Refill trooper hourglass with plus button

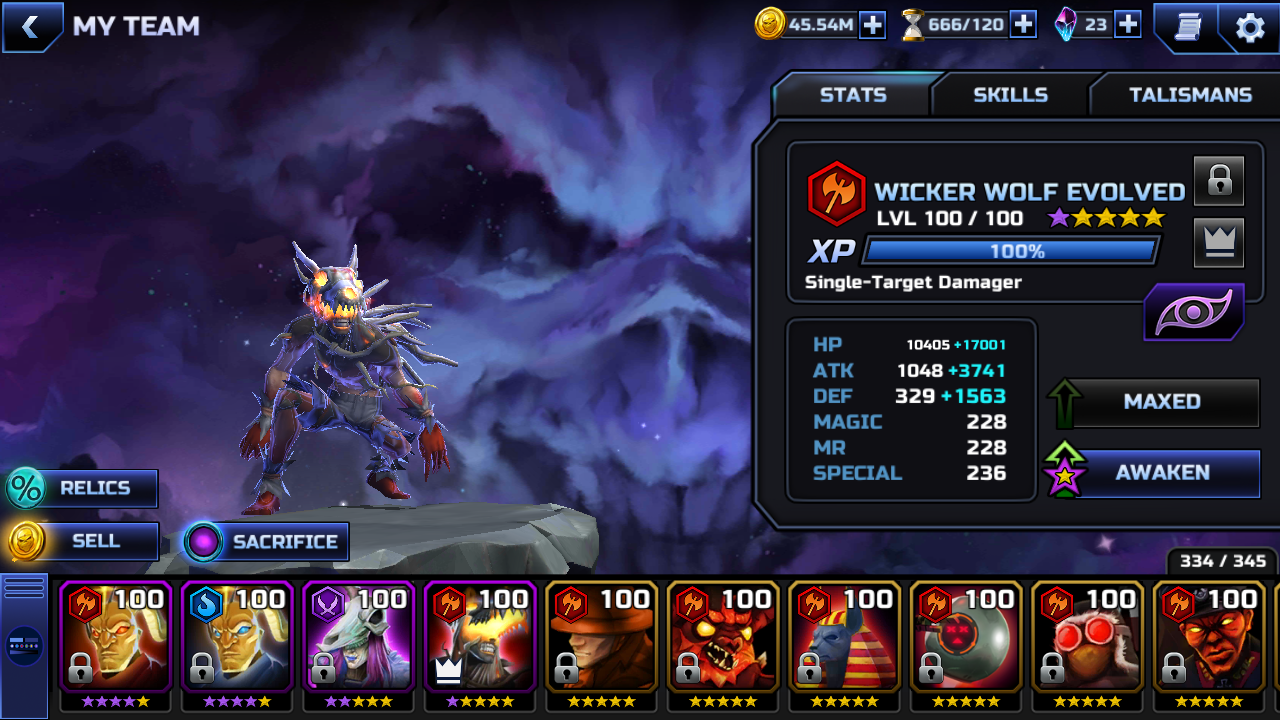pos(1023,25)
